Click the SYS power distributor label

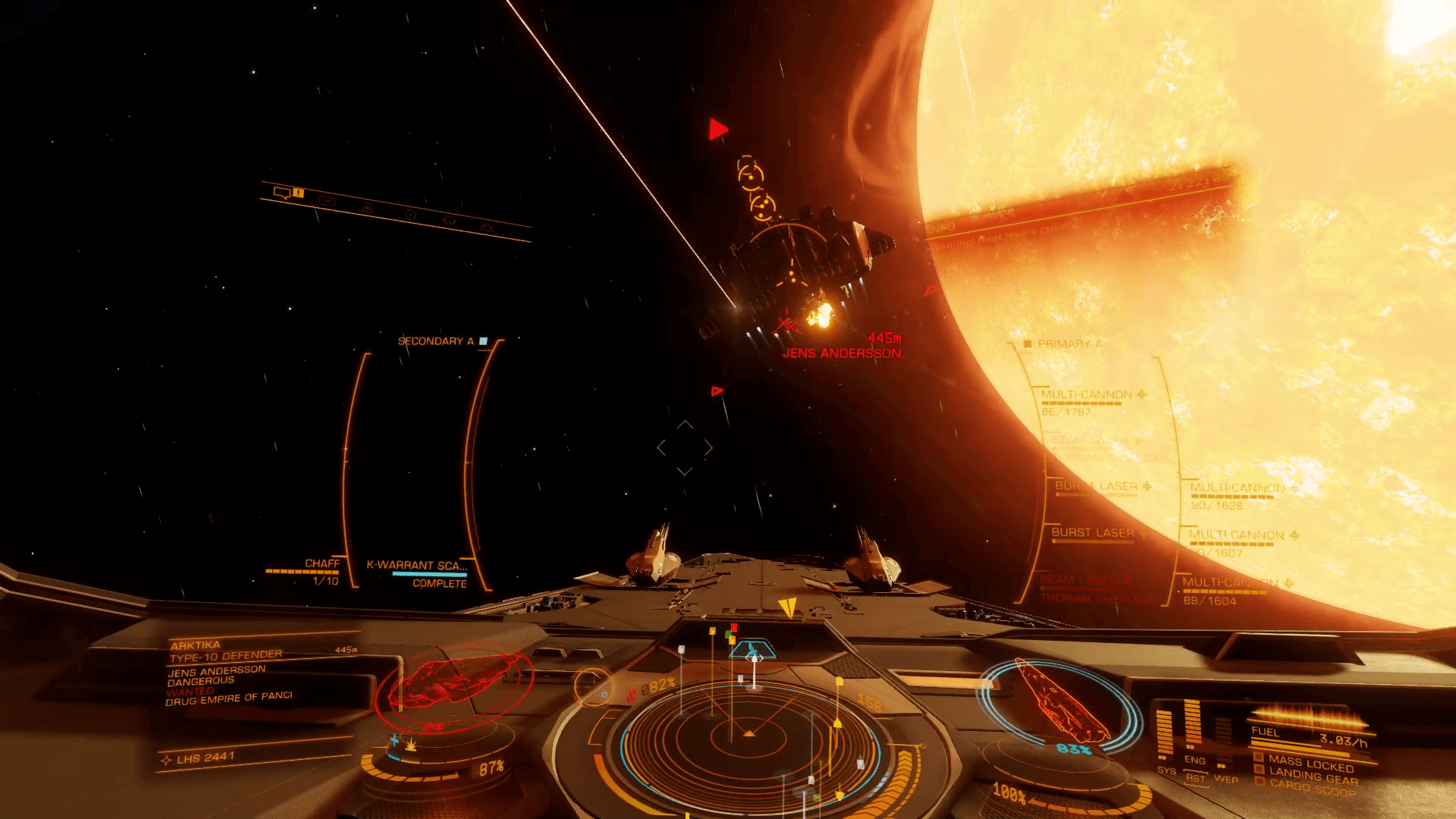pos(1166,770)
